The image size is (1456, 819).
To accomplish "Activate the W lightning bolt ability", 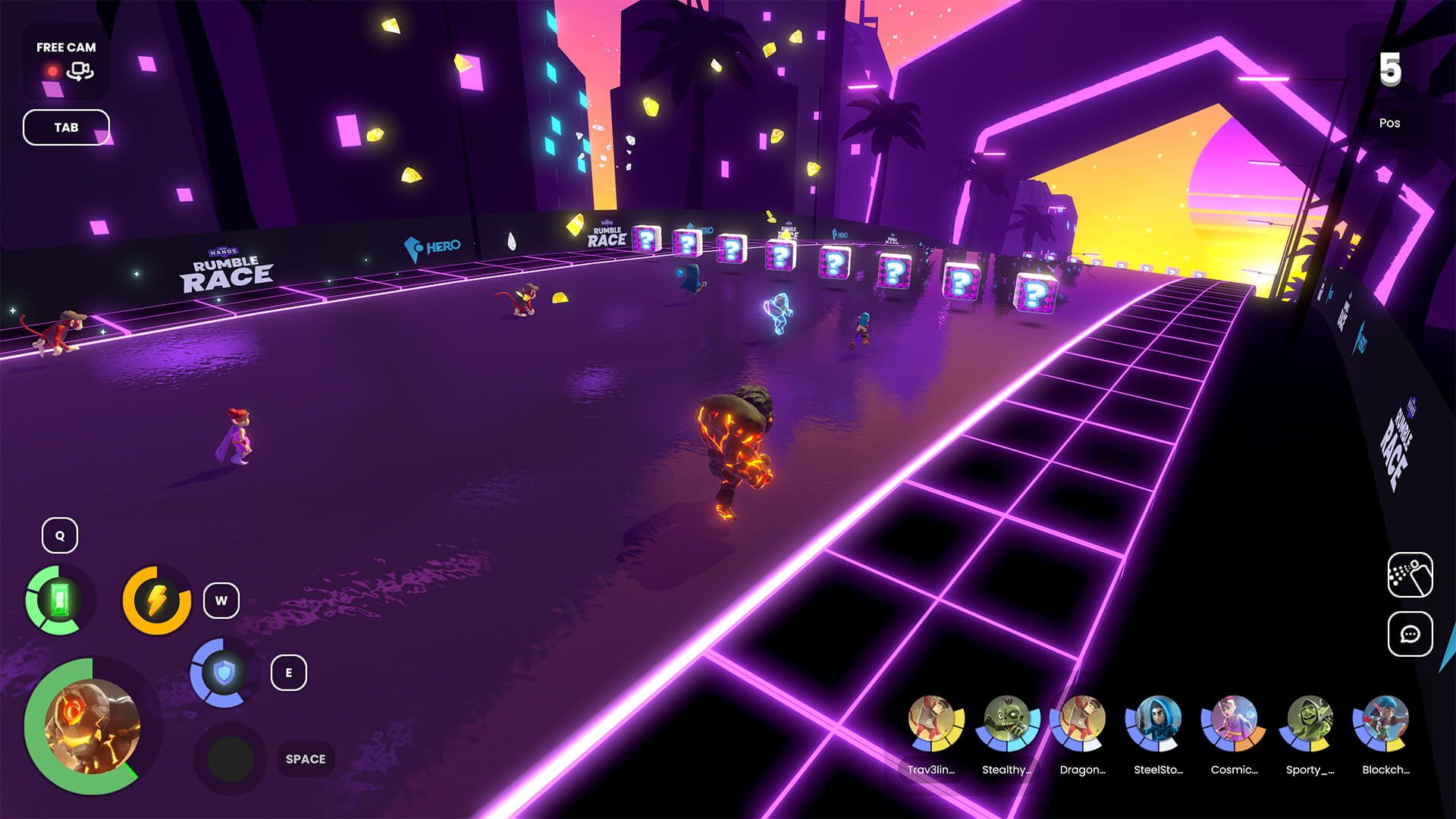I will tap(155, 599).
